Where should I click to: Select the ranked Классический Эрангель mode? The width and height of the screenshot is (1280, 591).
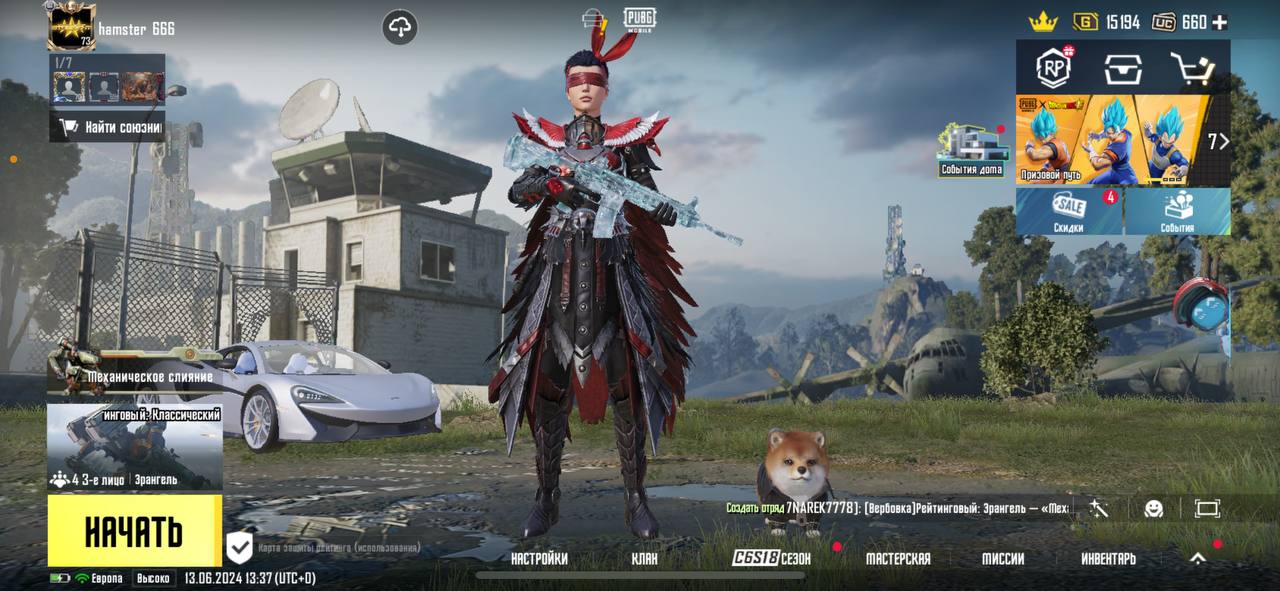coord(134,447)
